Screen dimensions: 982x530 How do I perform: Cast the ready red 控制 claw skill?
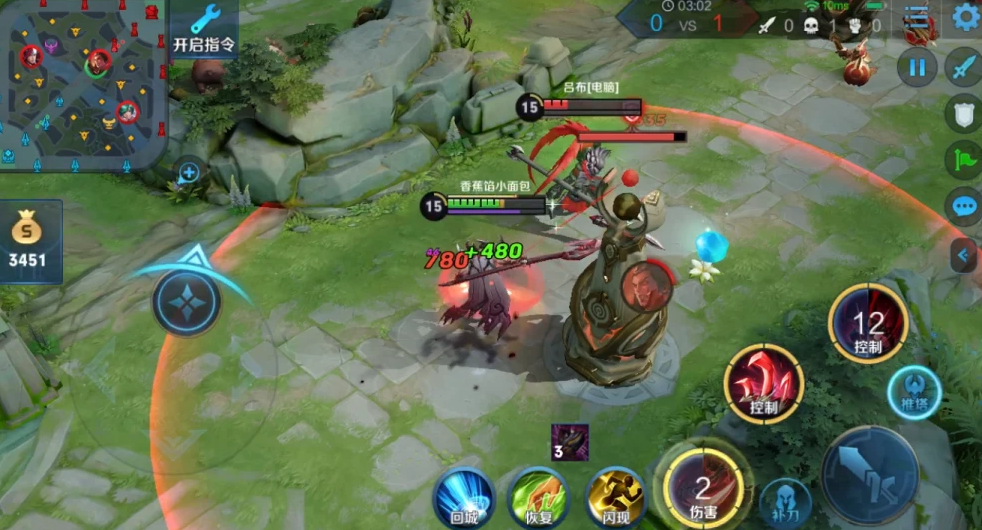765,384
